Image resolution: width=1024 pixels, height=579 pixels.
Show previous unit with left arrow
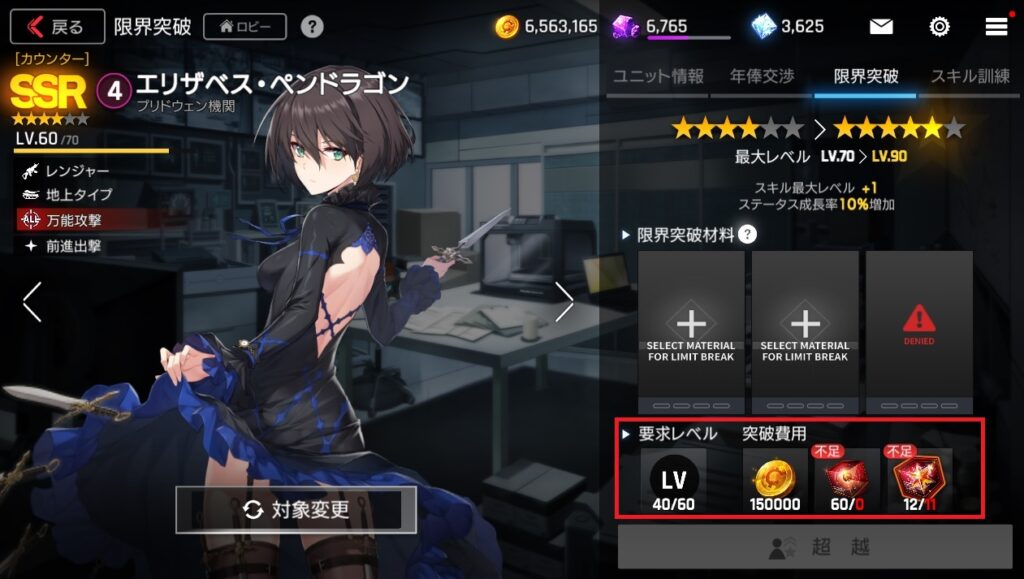pos(32,301)
